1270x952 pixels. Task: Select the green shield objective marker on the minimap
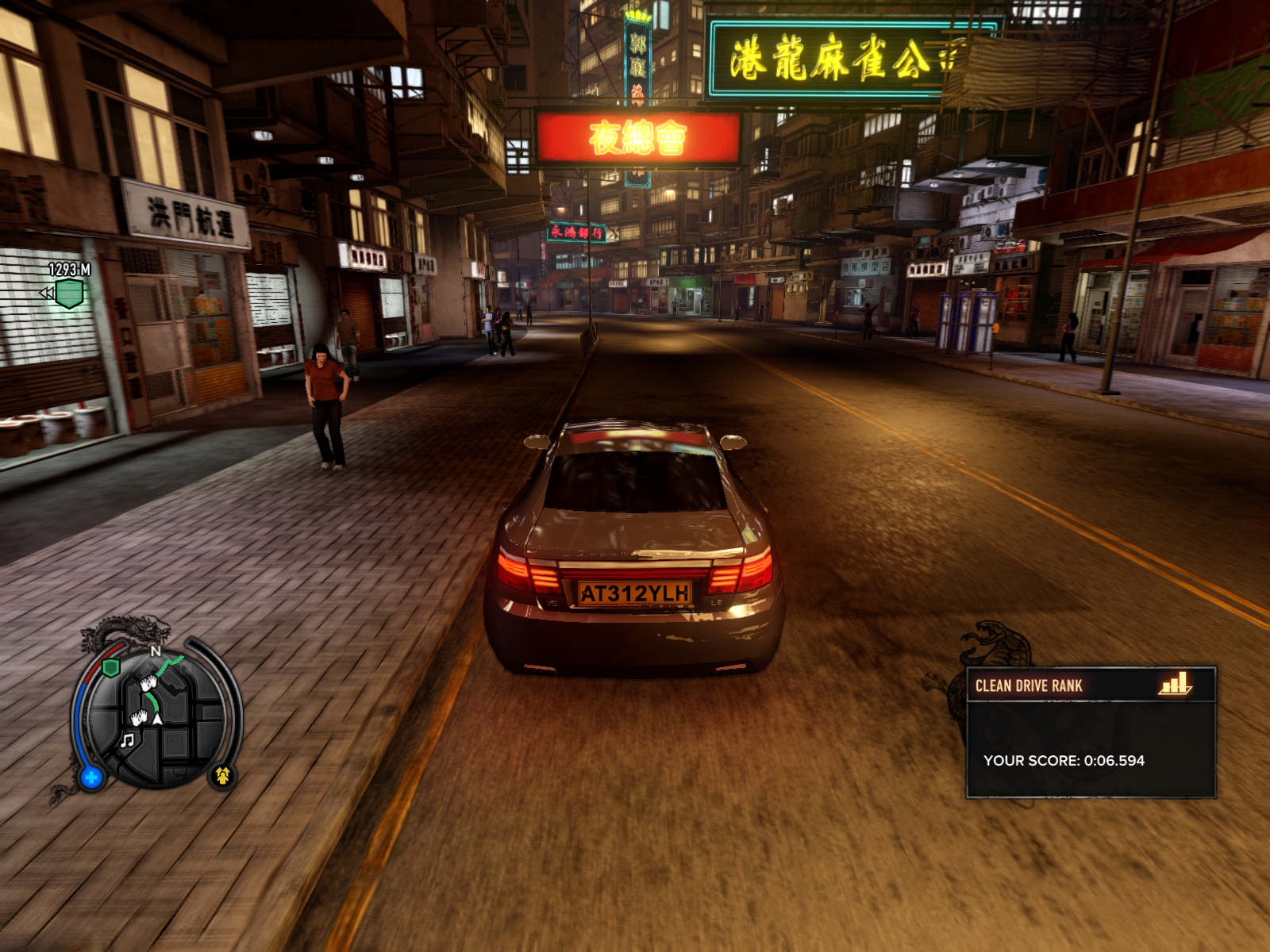(x=111, y=667)
